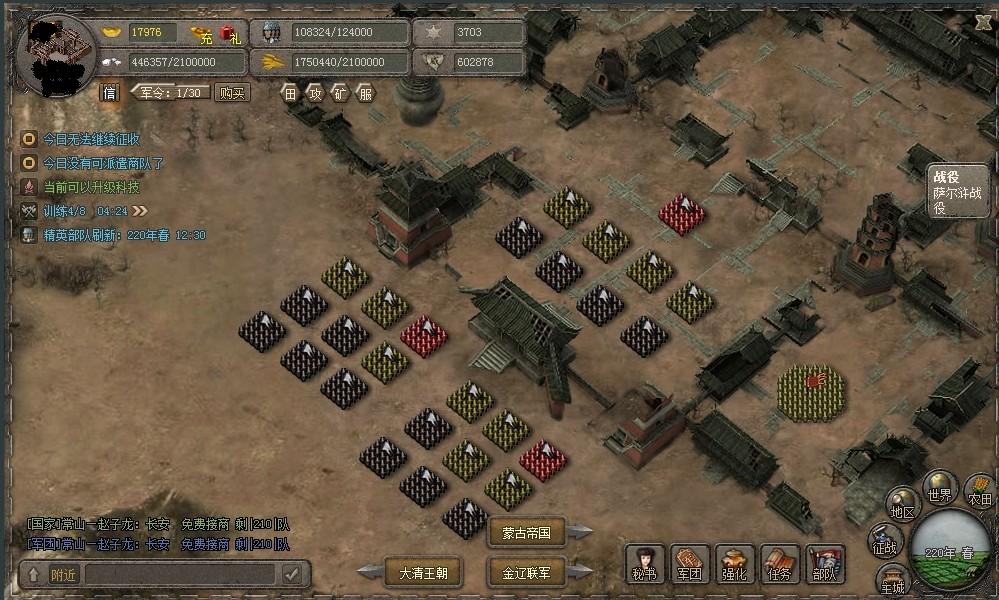Go to the 地区 region view
The width and height of the screenshot is (999, 600).
(x=903, y=505)
